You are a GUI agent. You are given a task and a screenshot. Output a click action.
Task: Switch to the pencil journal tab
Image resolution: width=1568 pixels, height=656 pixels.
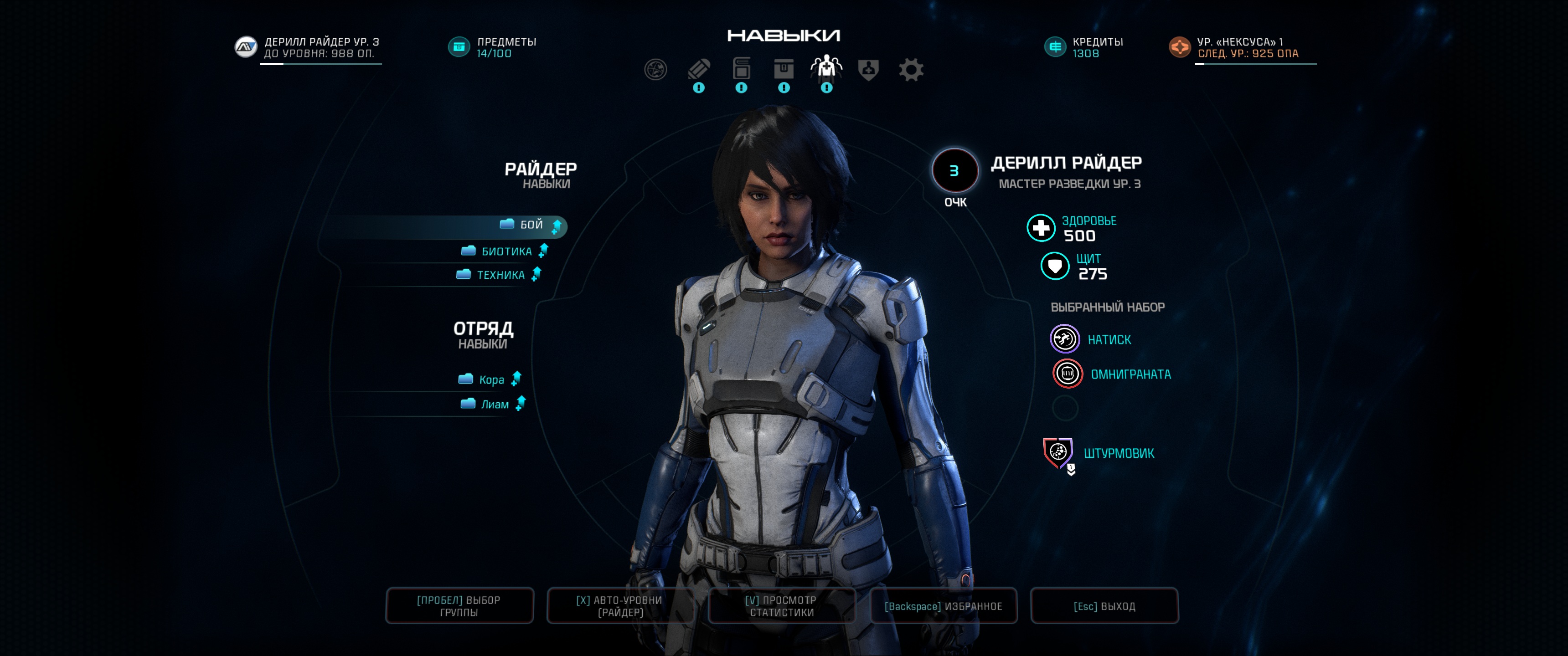point(699,69)
